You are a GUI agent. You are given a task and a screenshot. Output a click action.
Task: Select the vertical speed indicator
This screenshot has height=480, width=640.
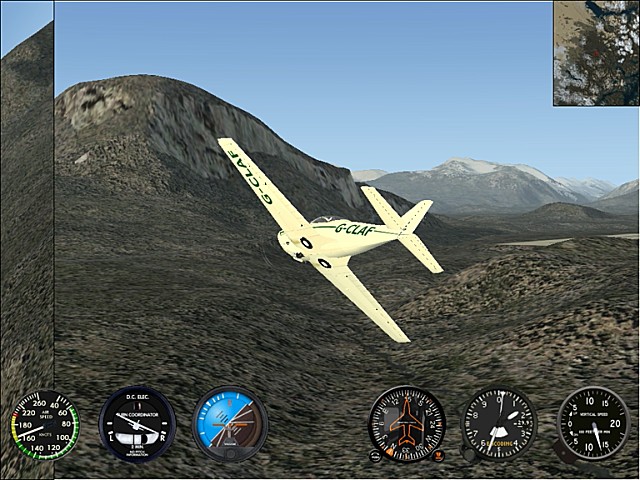pyautogui.click(x=592, y=424)
